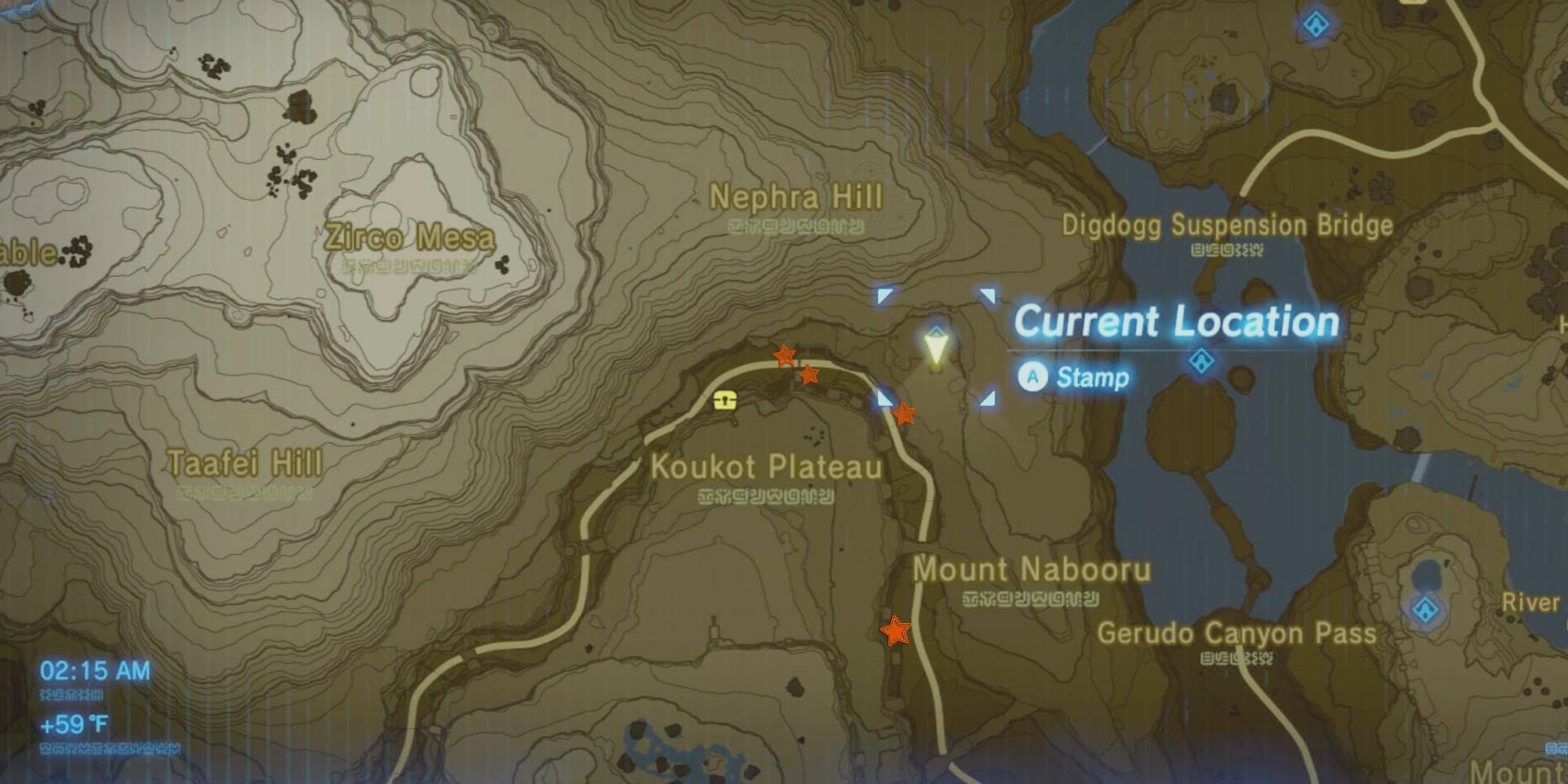Click the red star beside the Current Location frame
The height and width of the screenshot is (784, 1568).
pyautogui.click(x=903, y=412)
